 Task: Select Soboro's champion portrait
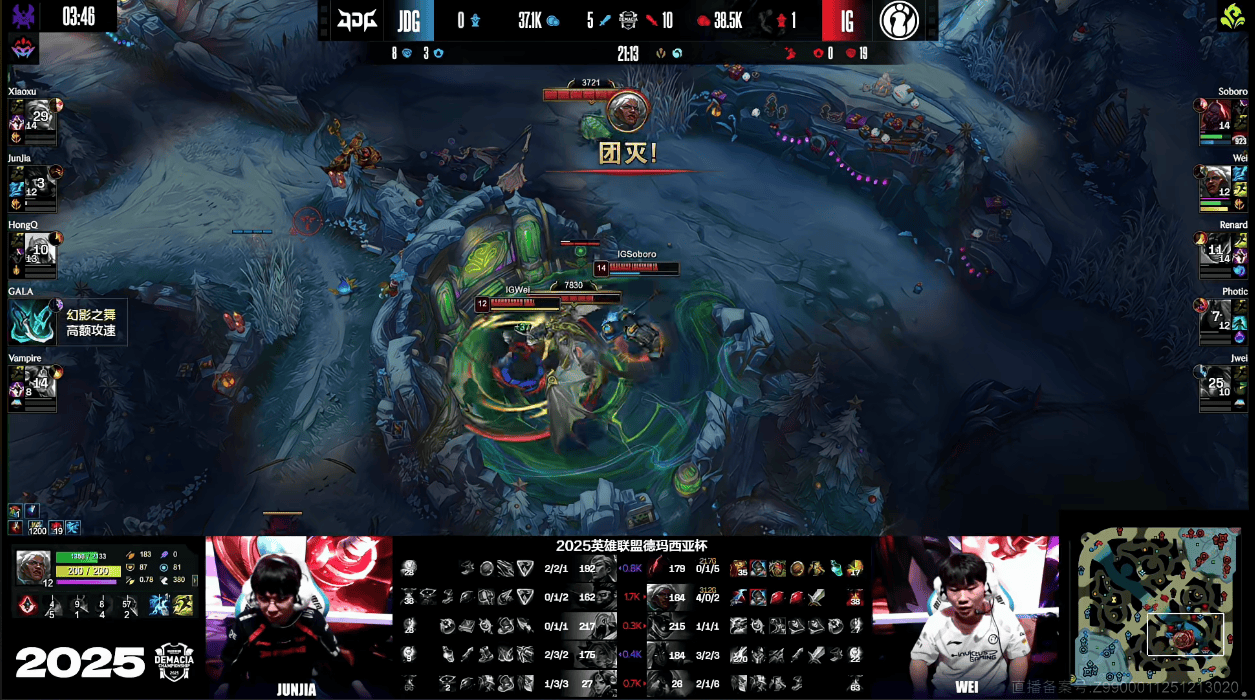coord(1215,115)
